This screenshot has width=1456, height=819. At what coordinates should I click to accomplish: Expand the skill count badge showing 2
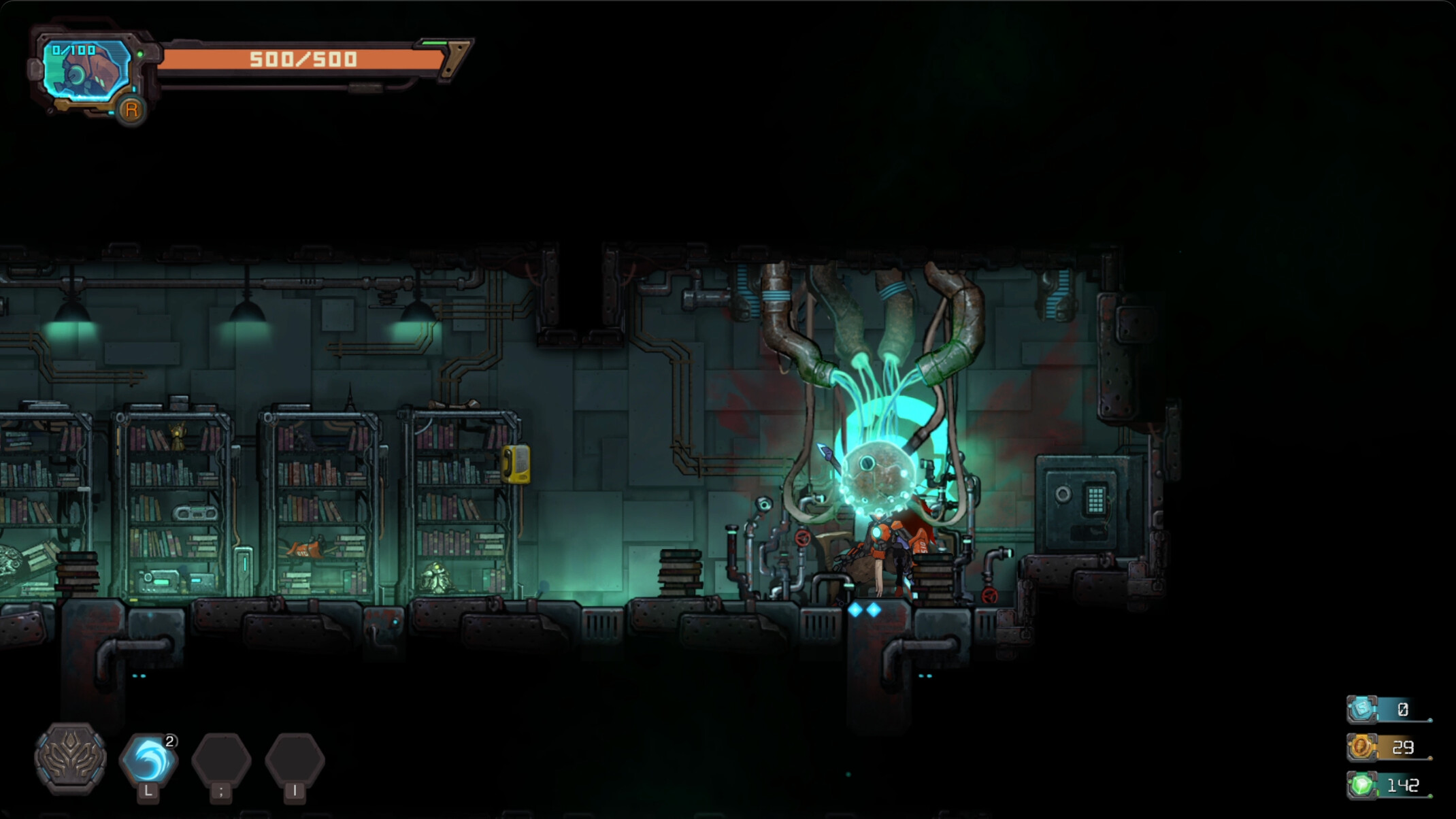170,743
